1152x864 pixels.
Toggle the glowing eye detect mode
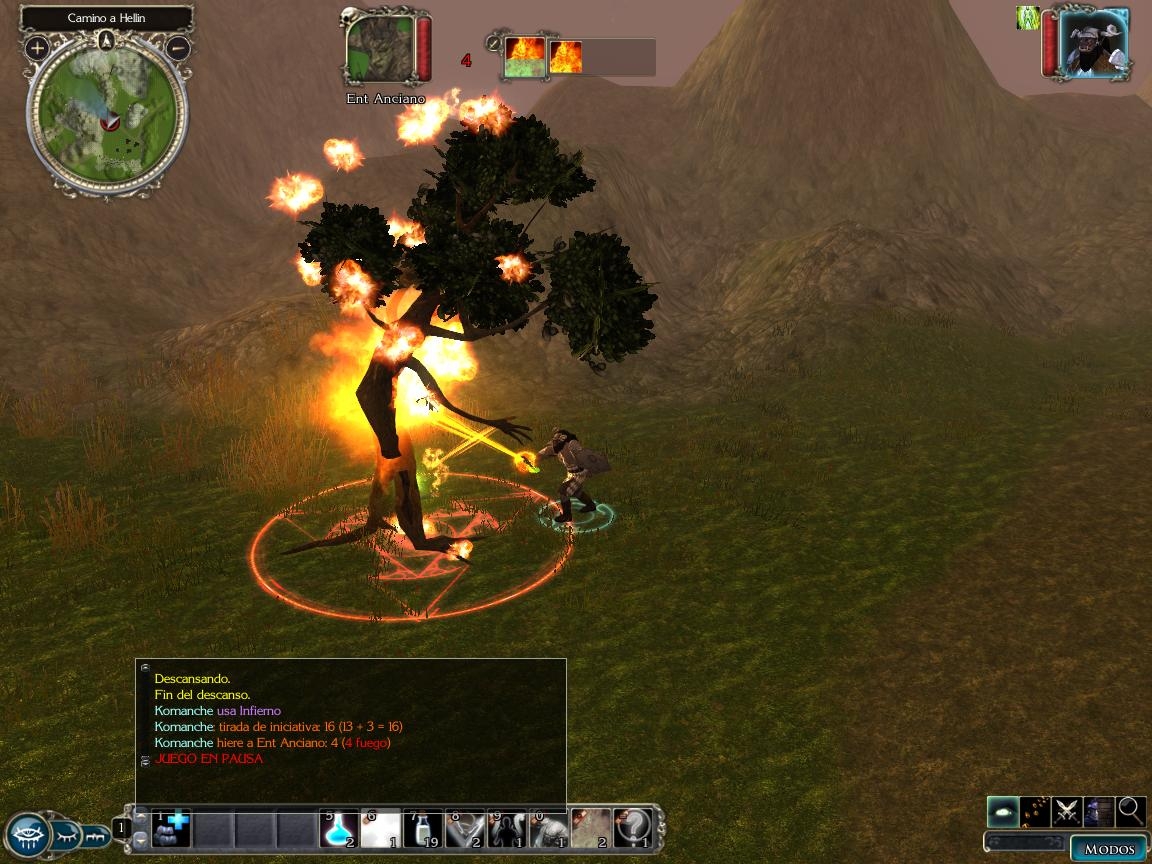[1003, 811]
